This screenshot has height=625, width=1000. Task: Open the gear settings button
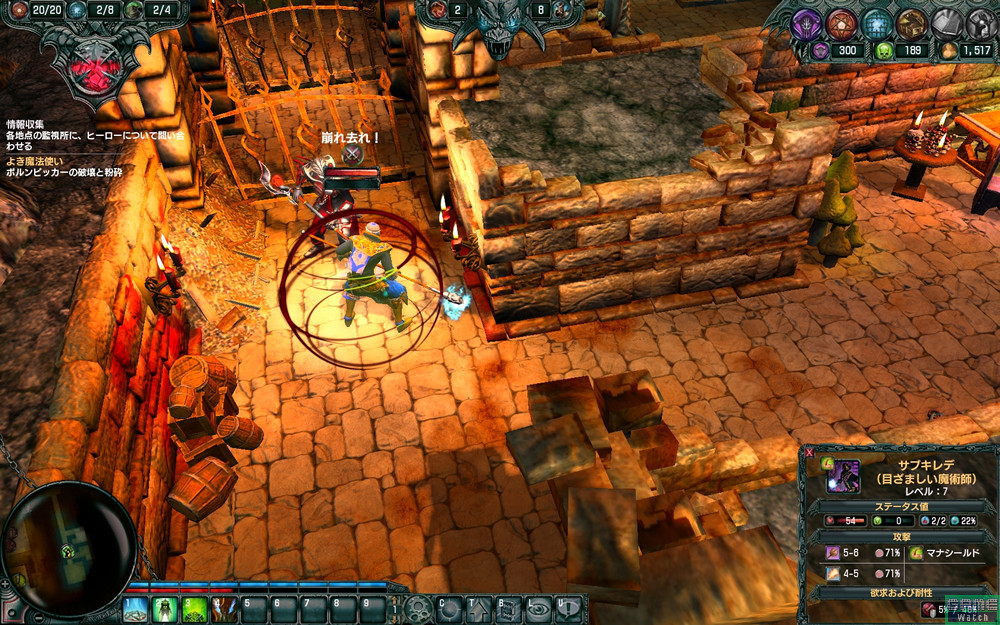[x=419, y=609]
